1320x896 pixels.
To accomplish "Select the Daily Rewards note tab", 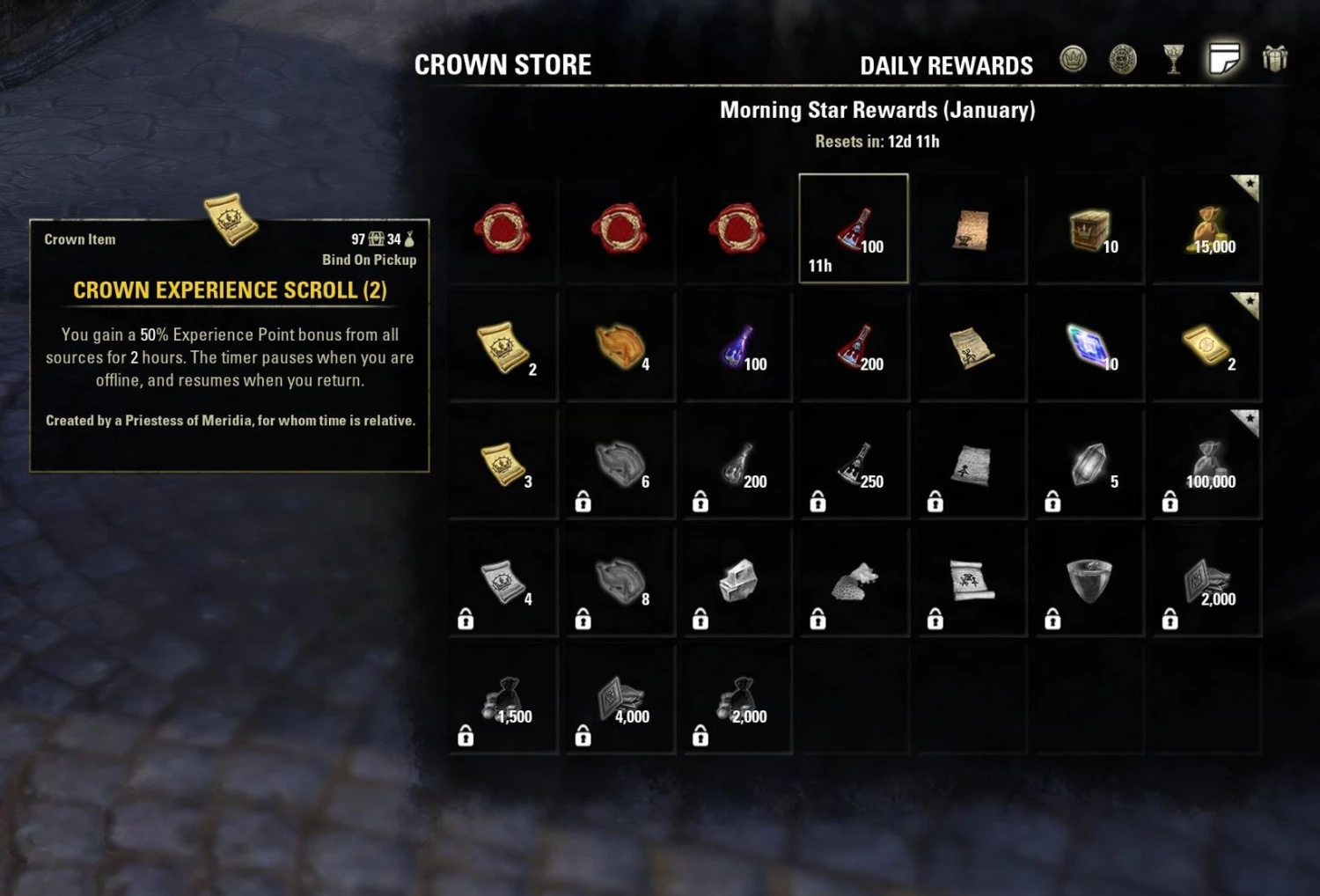I will pyautogui.click(x=1223, y=60).
